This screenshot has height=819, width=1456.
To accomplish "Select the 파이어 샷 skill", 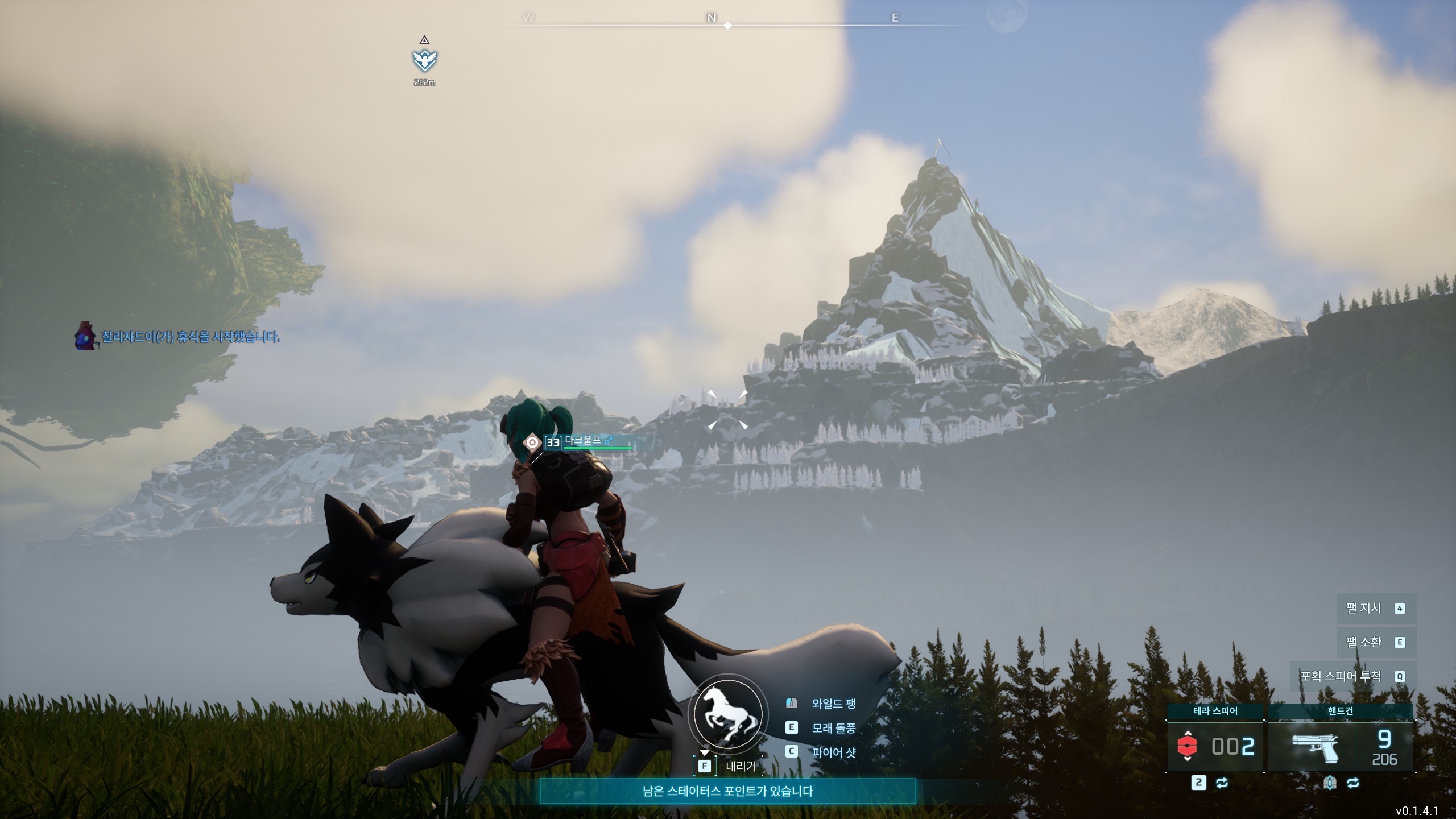I will 833,752.
